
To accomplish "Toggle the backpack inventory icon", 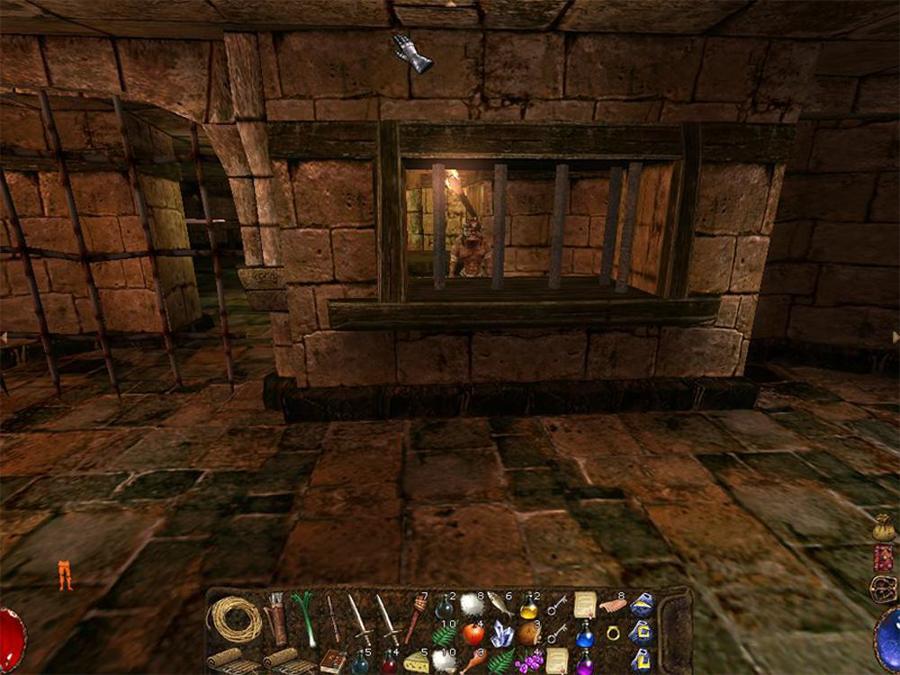I will point(884,589).
